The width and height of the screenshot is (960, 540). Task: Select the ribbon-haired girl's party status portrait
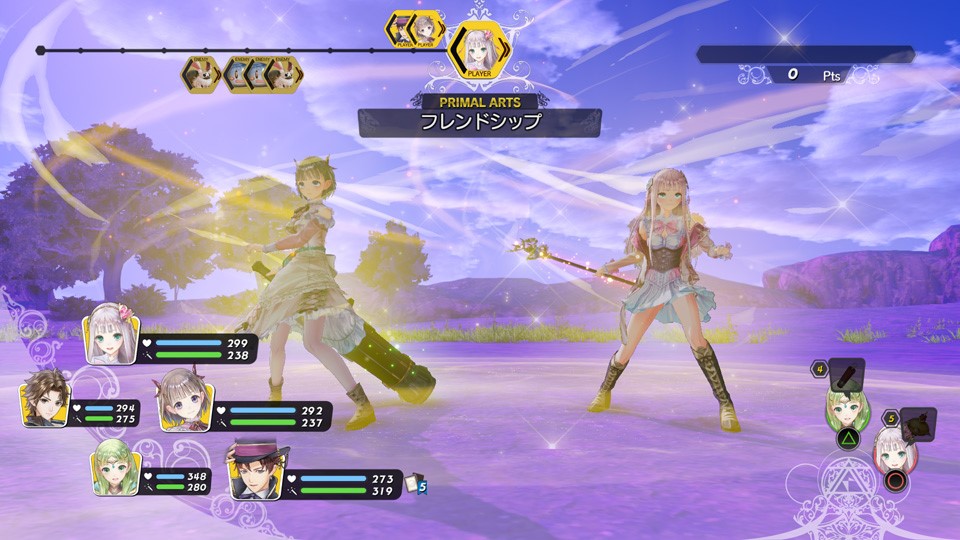pyautogui.click(x=180, y=398)
